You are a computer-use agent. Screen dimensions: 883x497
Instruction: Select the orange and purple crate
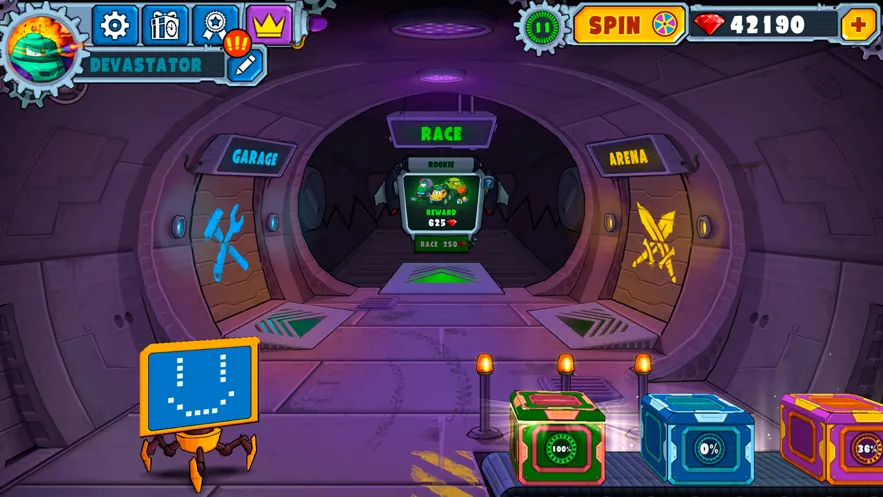pos(833,440)
